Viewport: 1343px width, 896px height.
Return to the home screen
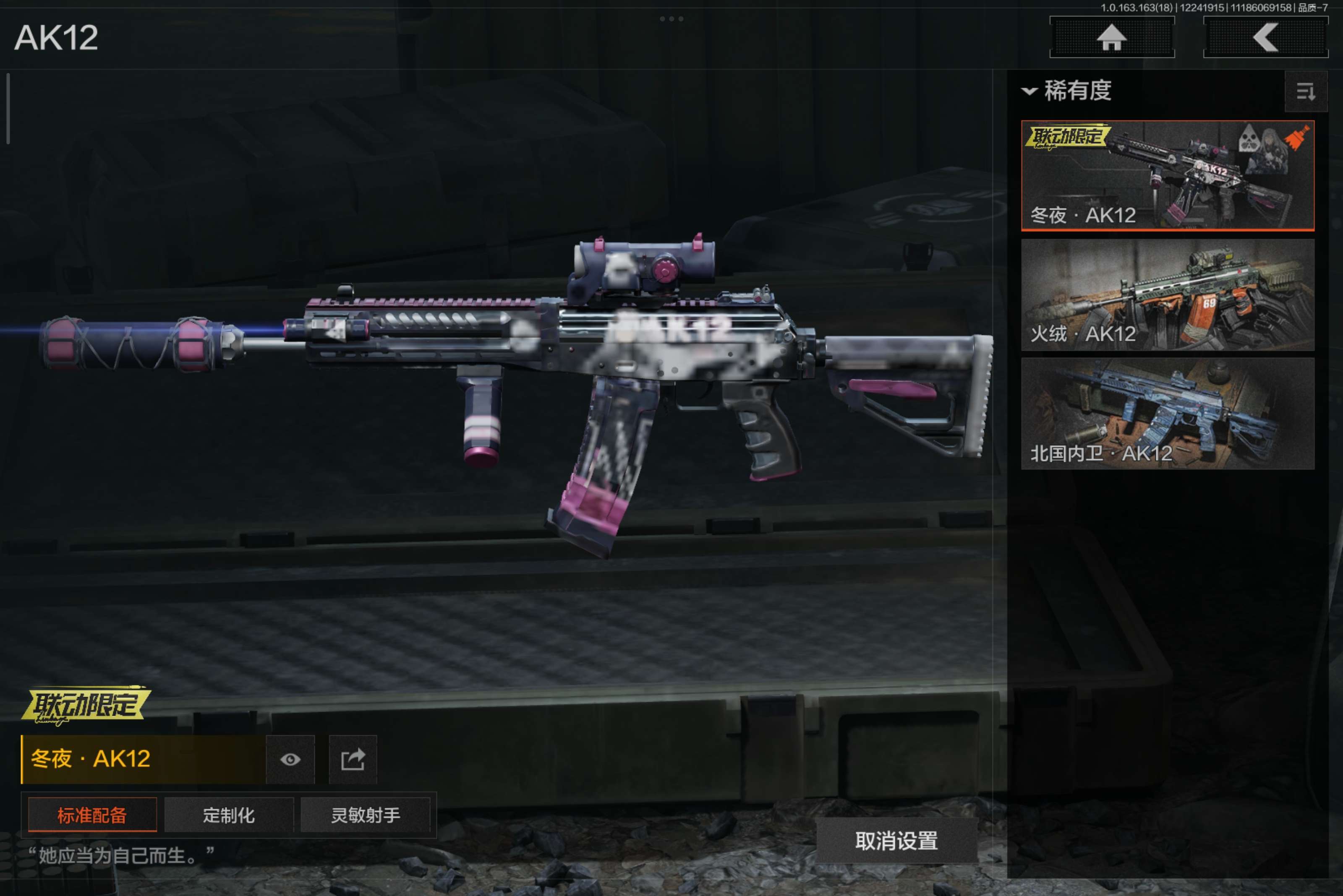1111,38
